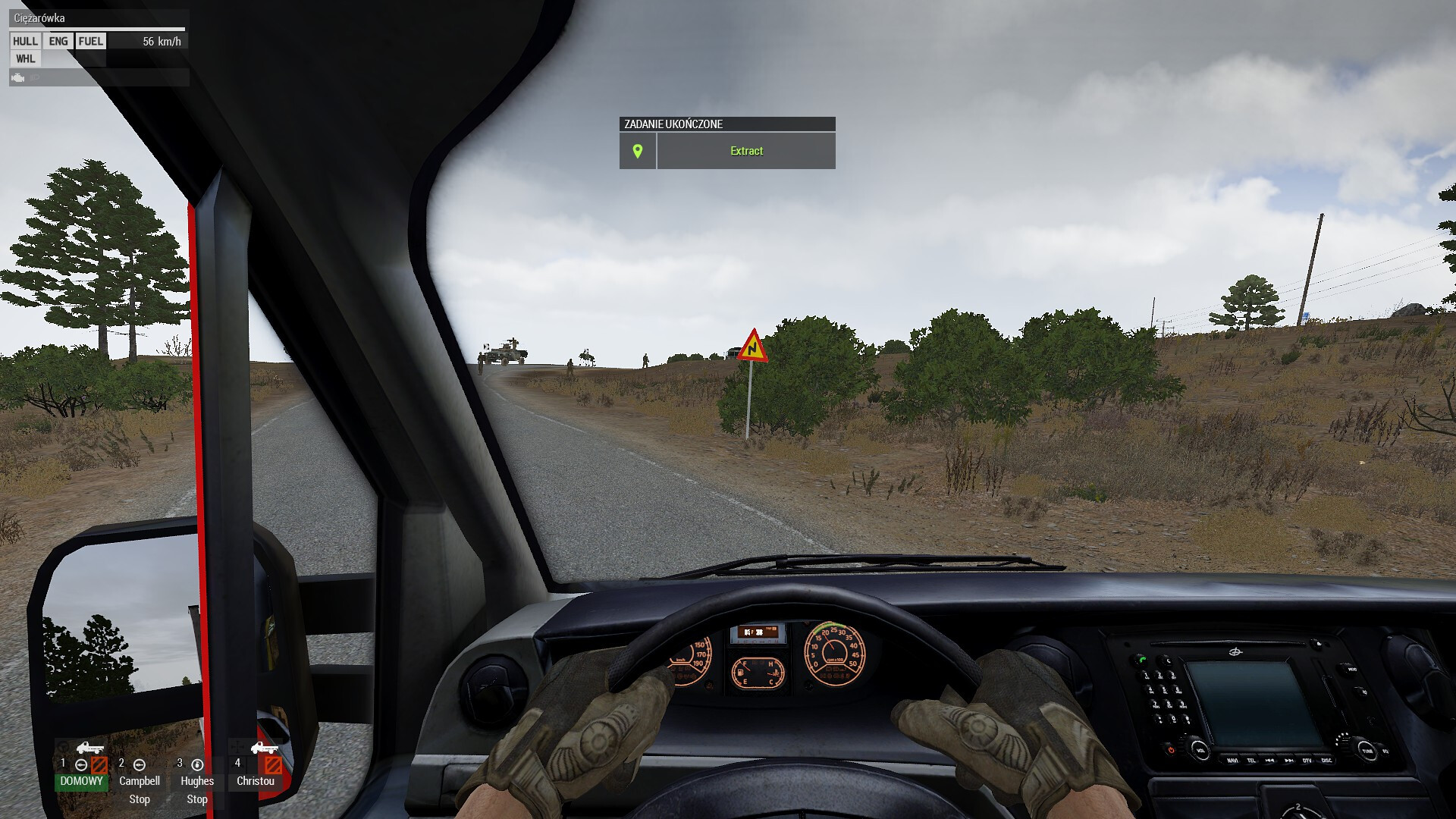Viewport: 1456px width, 819px height.
Task: Select squad member Christou
Action: pyautogui.click(x=256, y=780)
